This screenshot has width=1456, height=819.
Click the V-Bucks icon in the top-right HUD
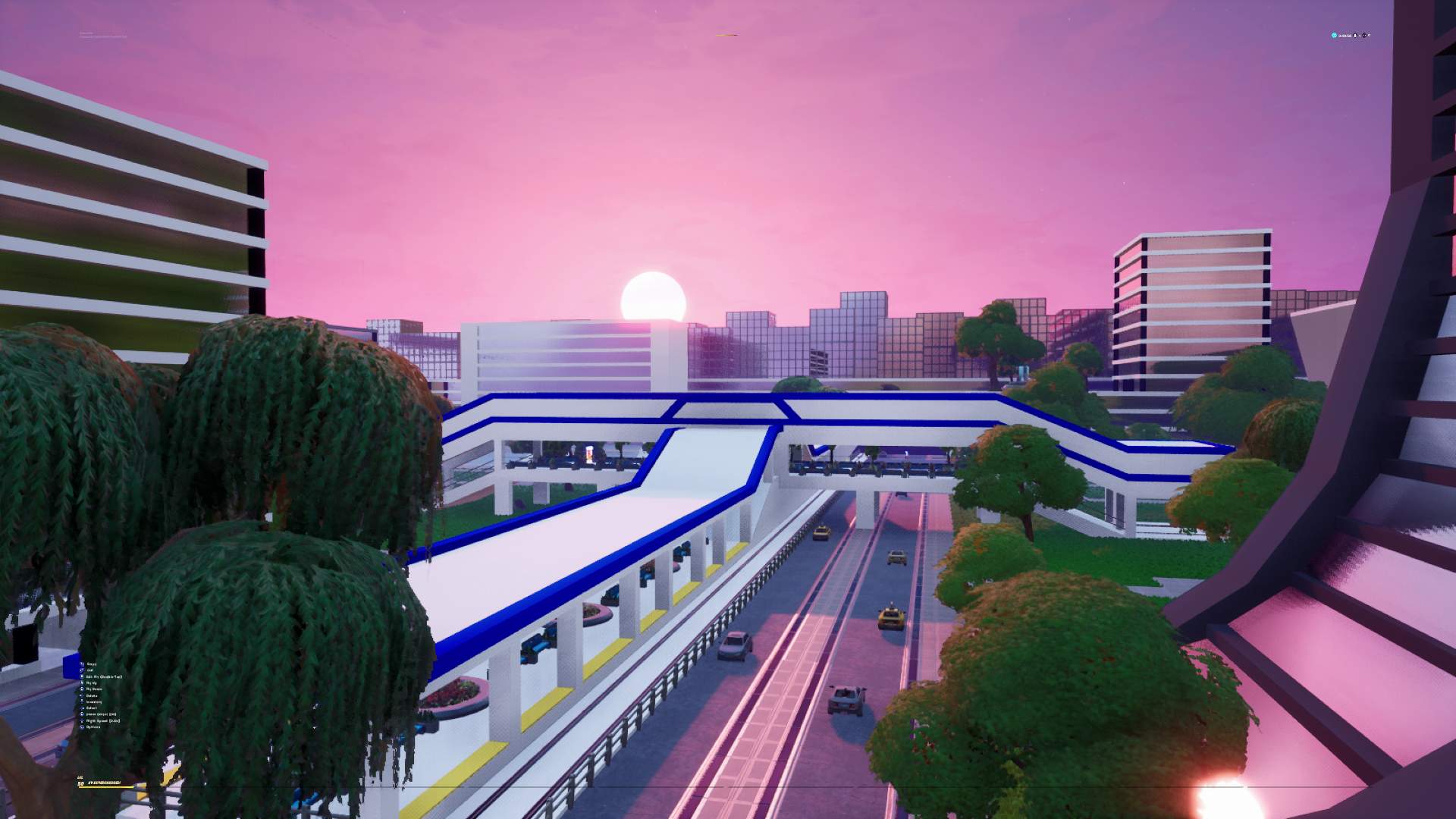(1334, 36)
